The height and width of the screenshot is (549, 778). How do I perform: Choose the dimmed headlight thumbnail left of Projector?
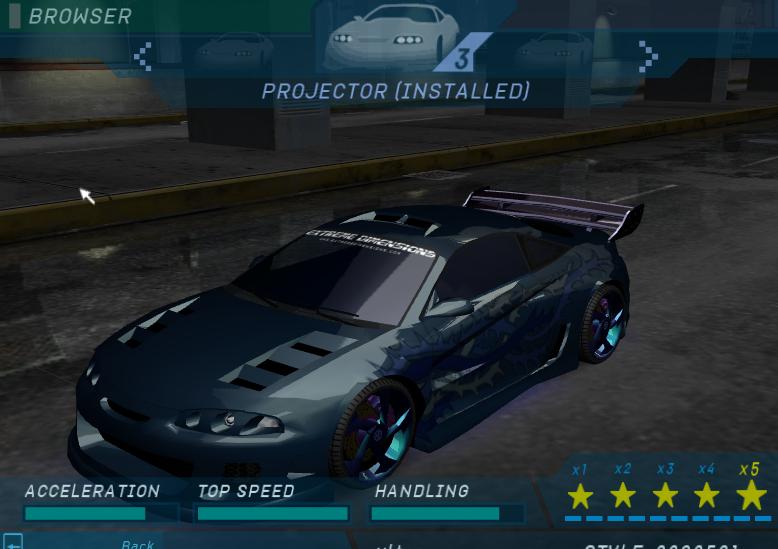click(233, 50)
